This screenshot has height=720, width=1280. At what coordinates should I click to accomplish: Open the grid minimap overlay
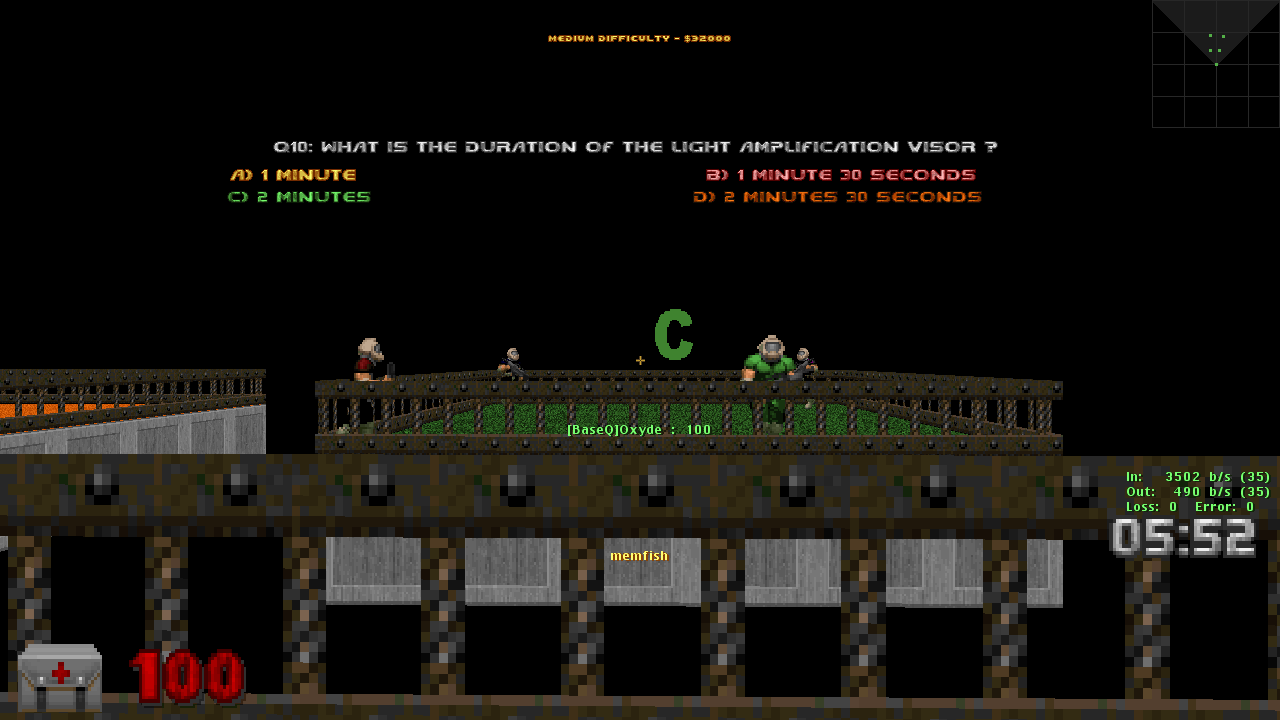tap(1215, 64)
